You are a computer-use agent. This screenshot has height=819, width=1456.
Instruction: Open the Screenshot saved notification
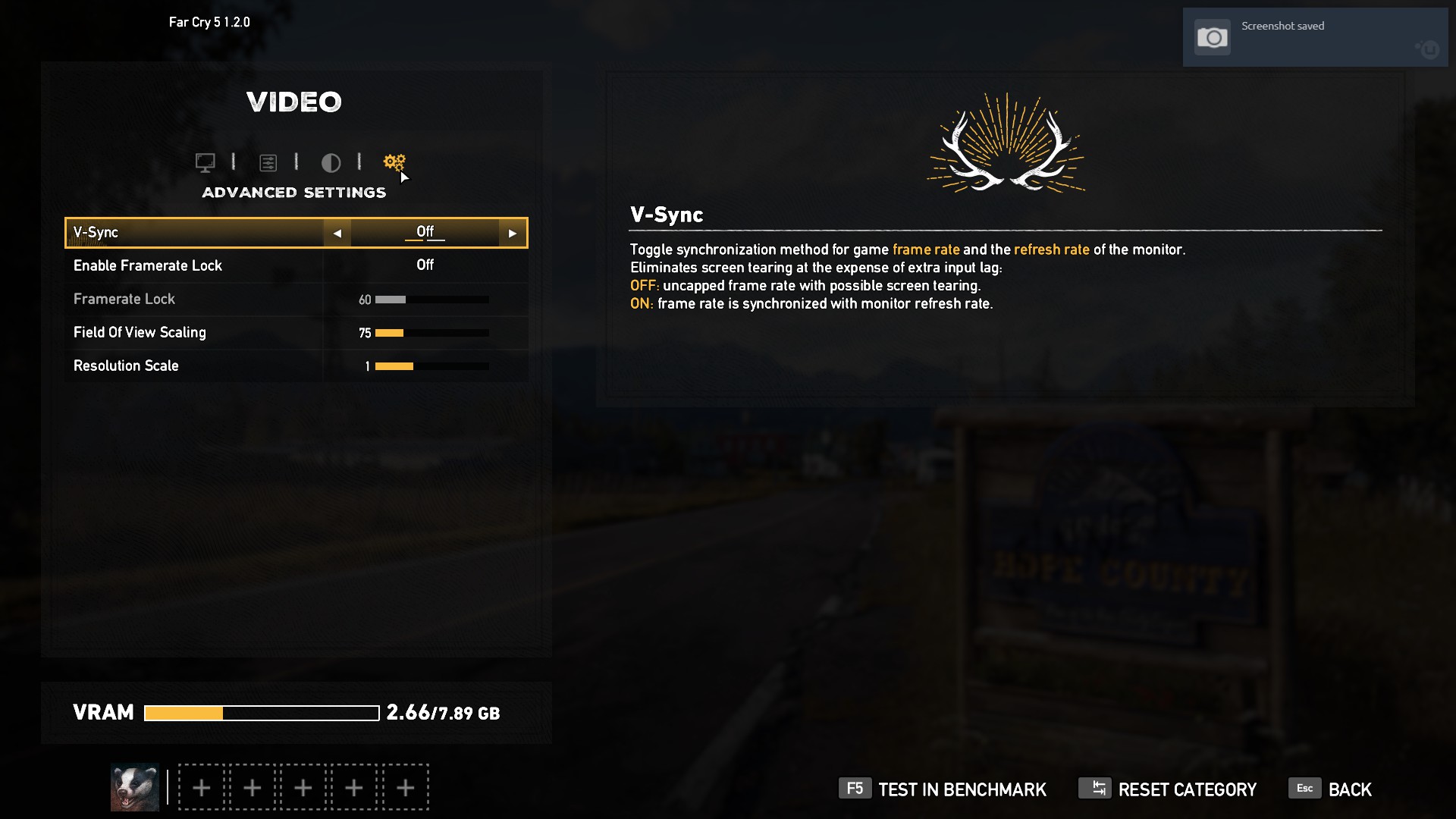click(1314, 37)
